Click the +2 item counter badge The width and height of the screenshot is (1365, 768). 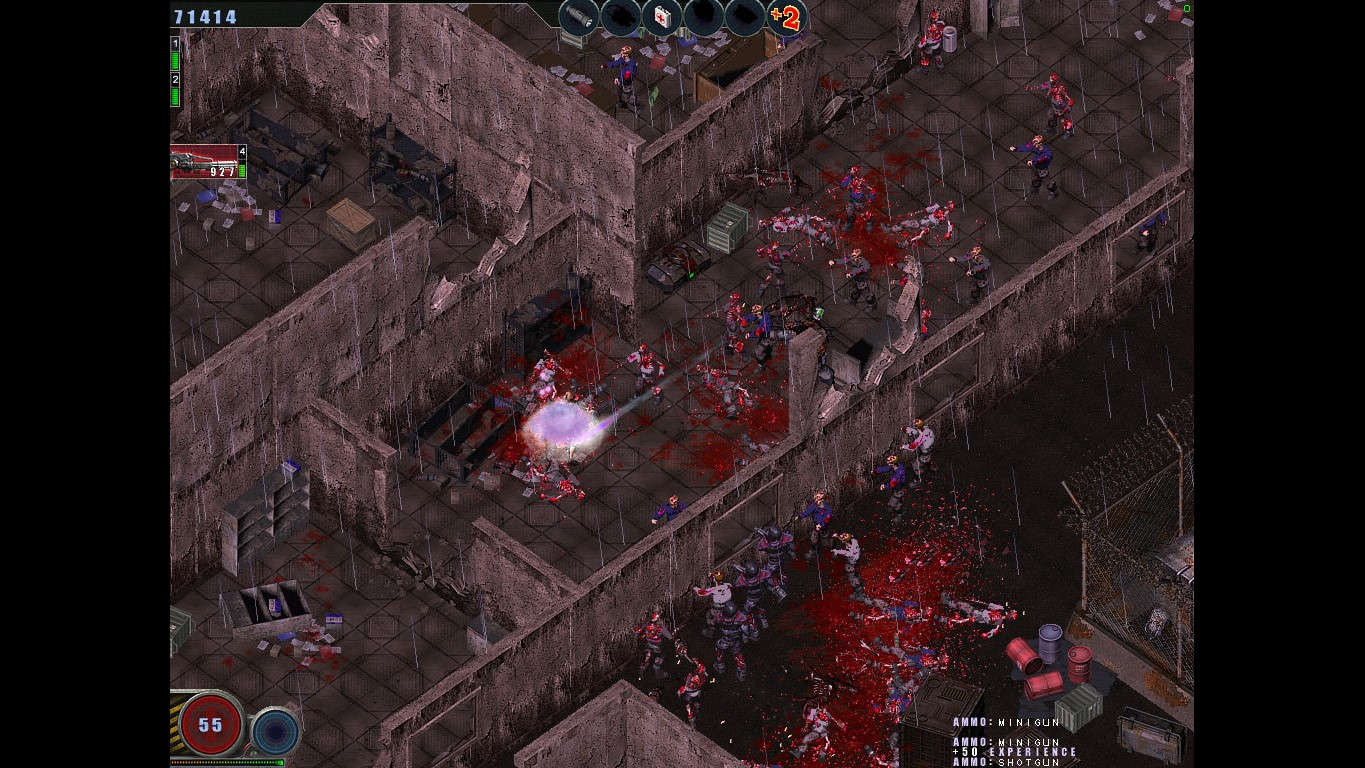787,19
